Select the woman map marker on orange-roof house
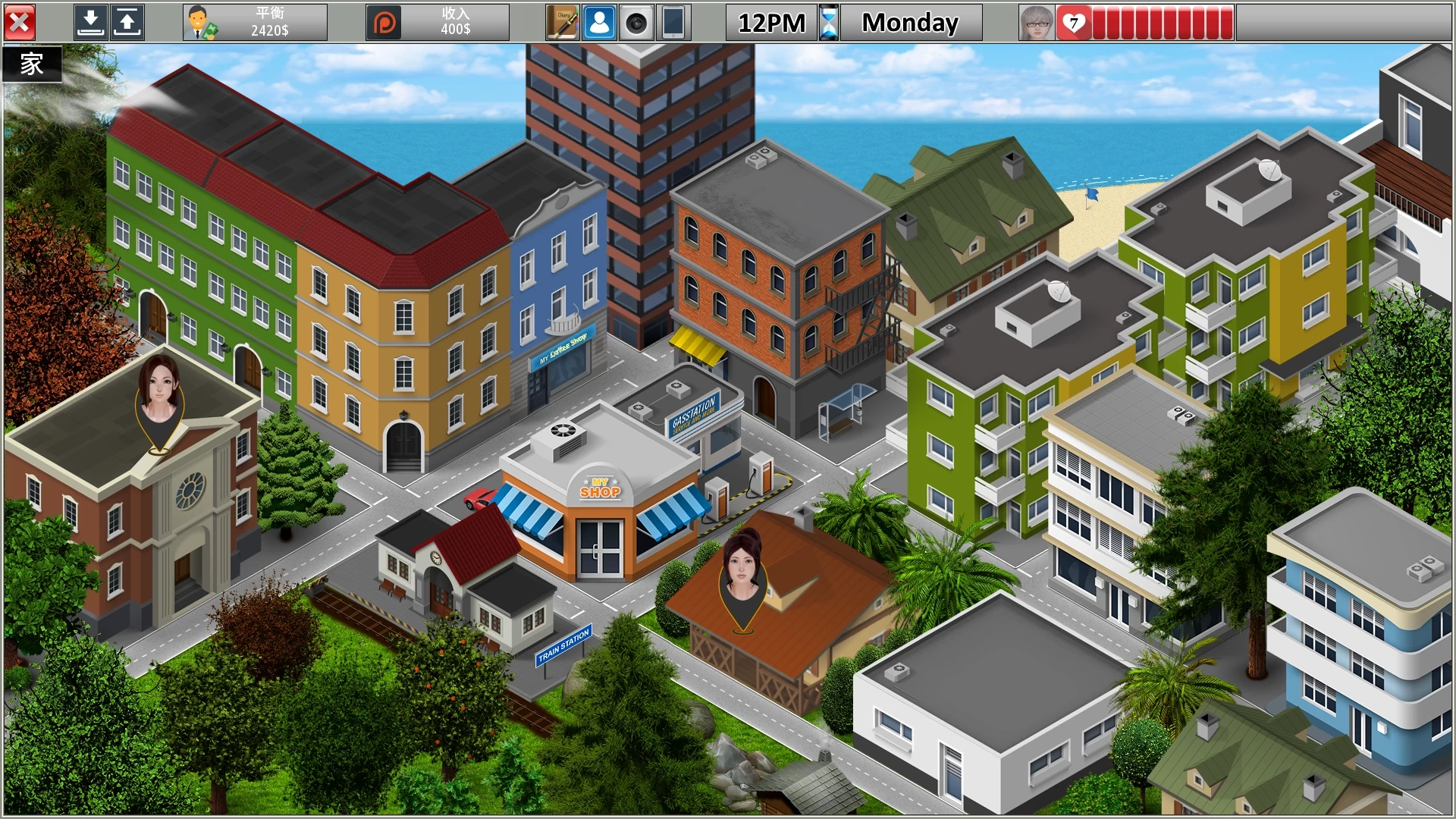 pos(743,576)
